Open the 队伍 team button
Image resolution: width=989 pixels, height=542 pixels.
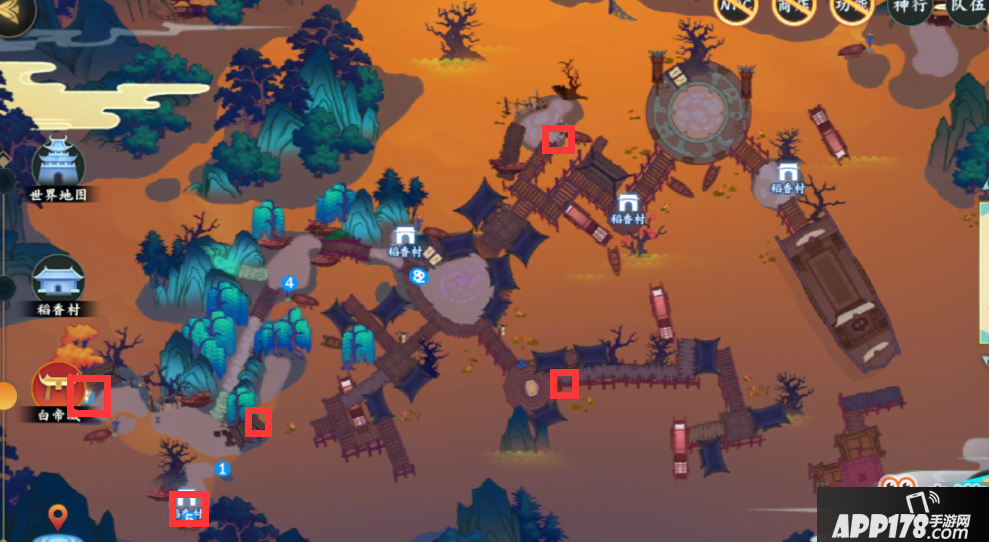tap(967, 8)
